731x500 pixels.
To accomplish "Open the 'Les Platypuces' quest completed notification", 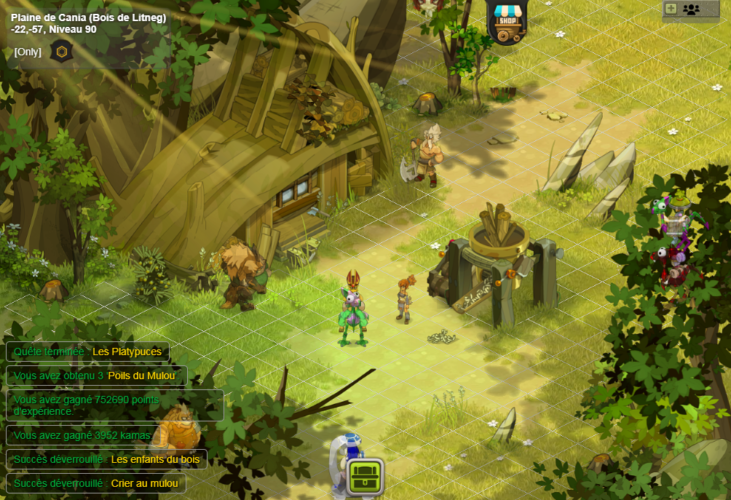I will [87, 352].
